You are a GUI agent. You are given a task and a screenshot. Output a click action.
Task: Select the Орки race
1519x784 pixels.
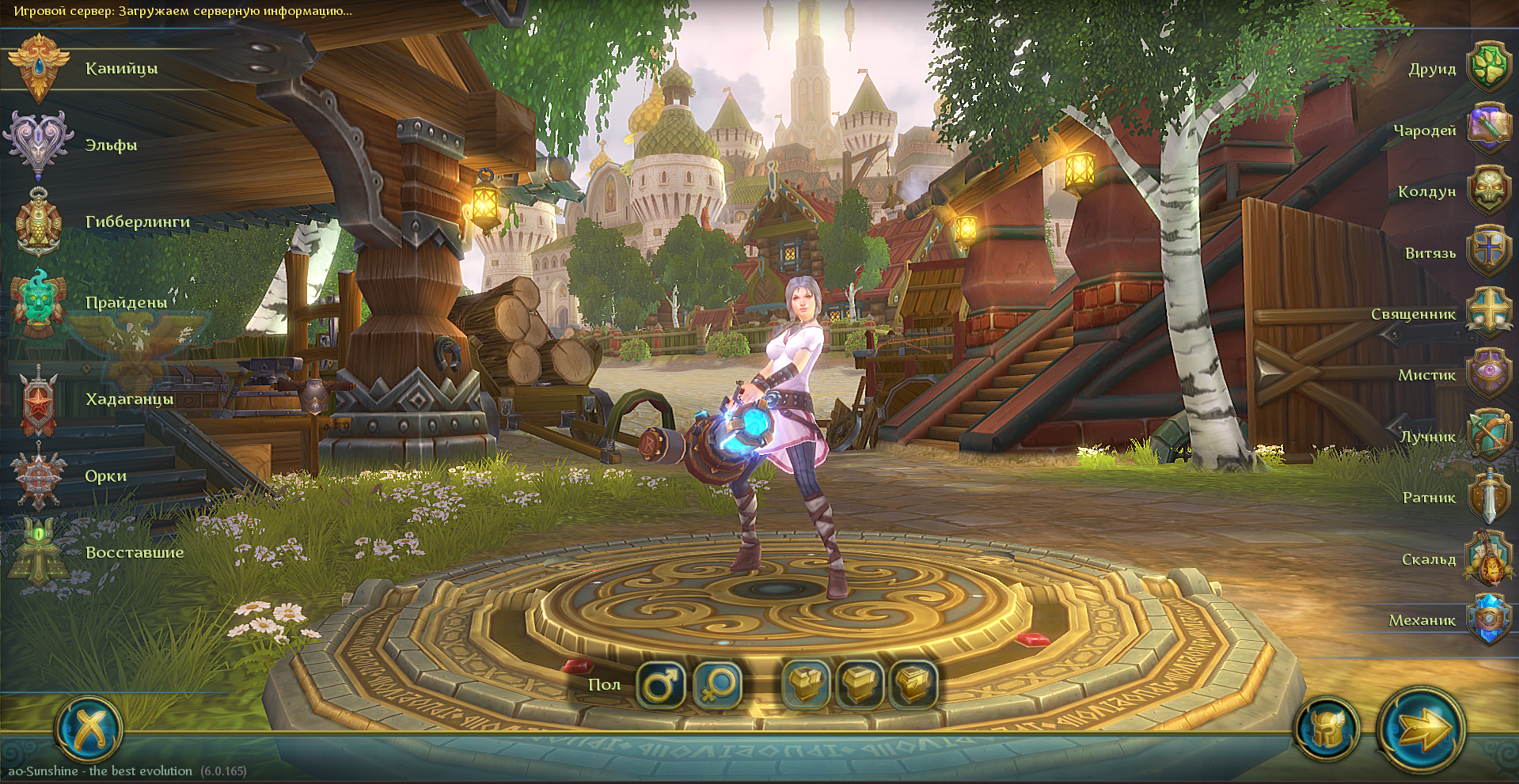pyautogui.click(x=38, y=476)
